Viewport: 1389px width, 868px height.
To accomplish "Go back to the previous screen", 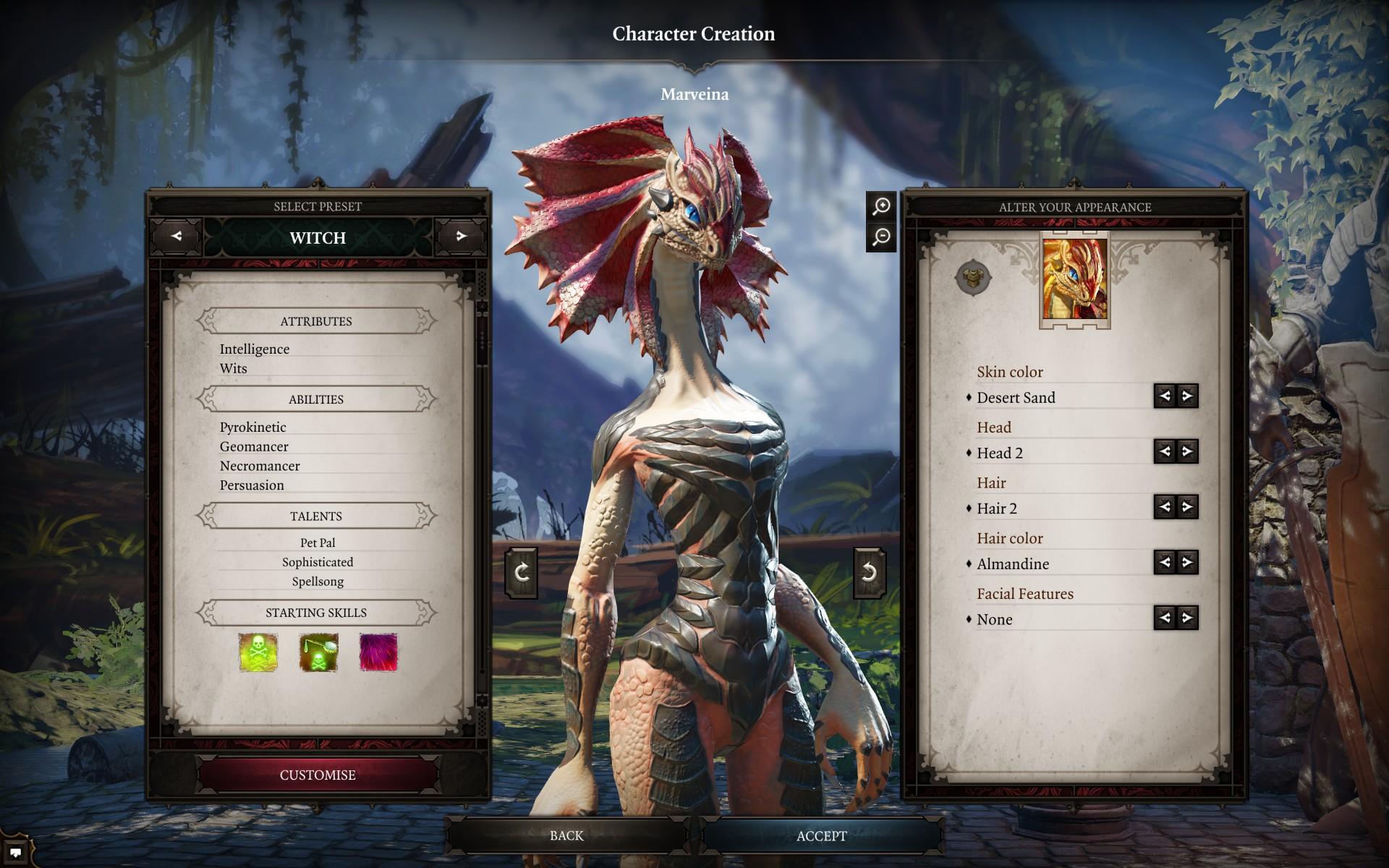I will tap(566, 835).
